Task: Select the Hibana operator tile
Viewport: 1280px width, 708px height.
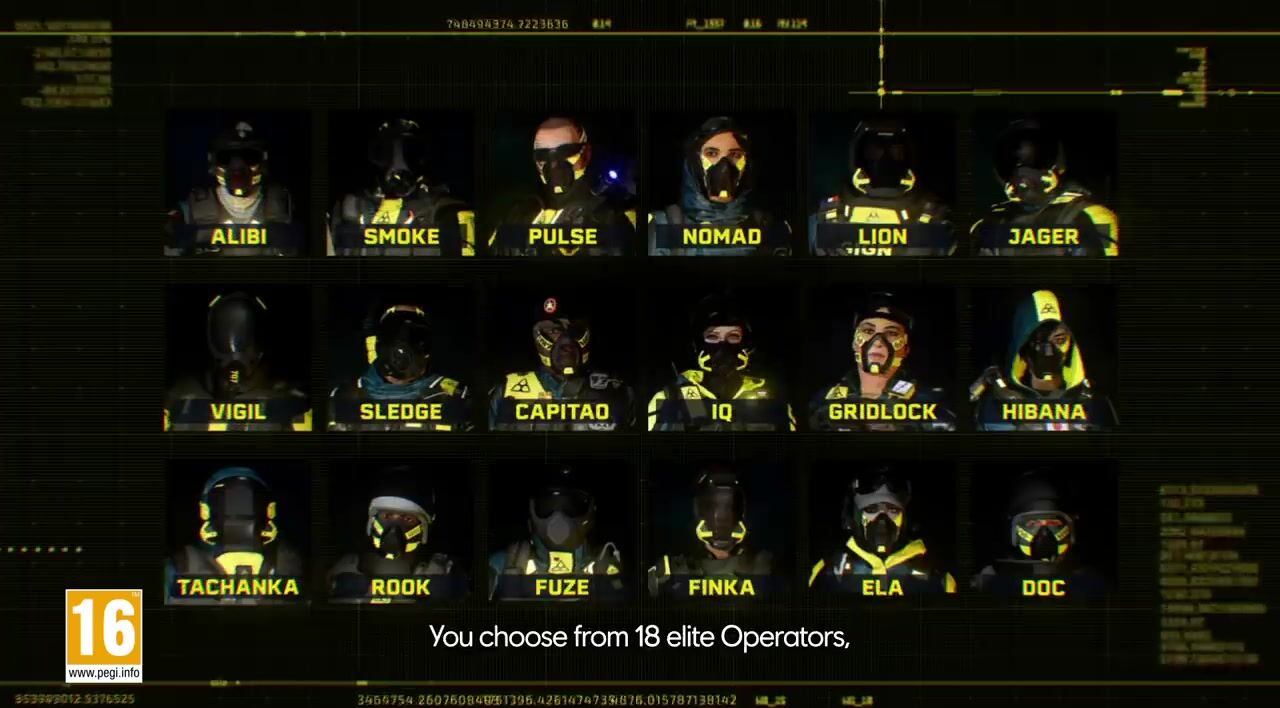Action: 1044,360
